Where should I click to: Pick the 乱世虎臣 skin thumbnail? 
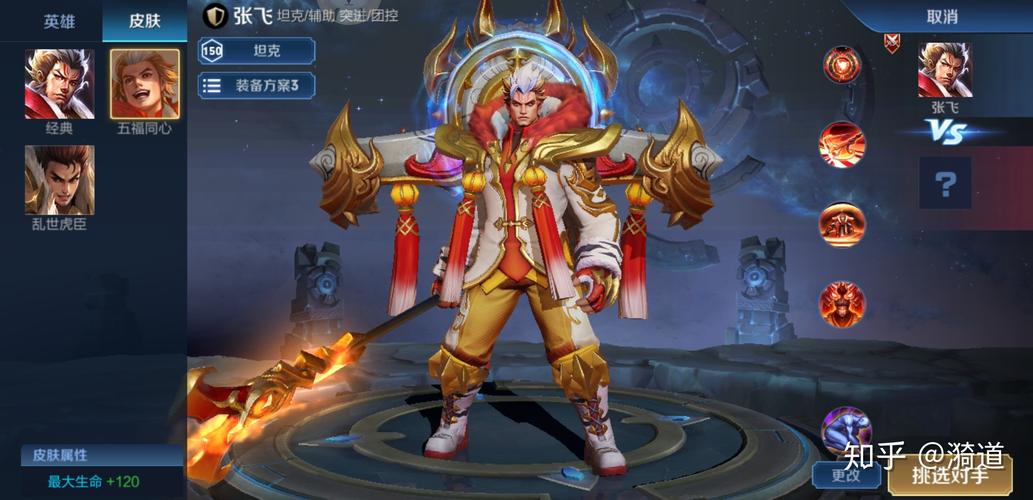click(x=59, y=180)
